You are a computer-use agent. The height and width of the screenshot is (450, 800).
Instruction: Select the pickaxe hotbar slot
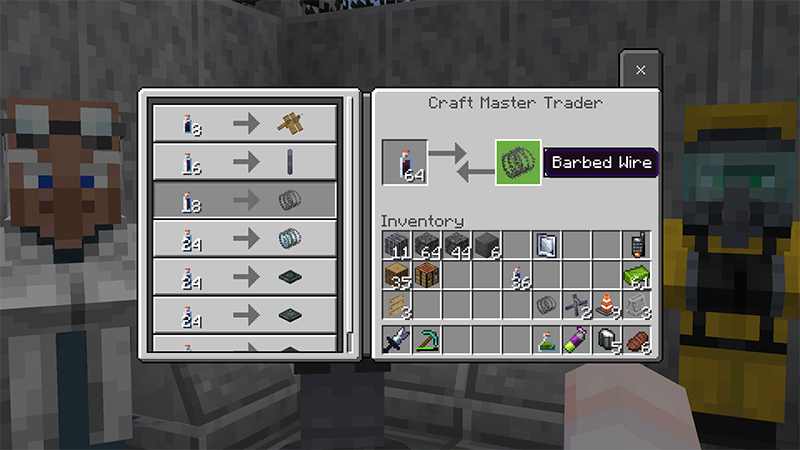click(x=427, y=339)
